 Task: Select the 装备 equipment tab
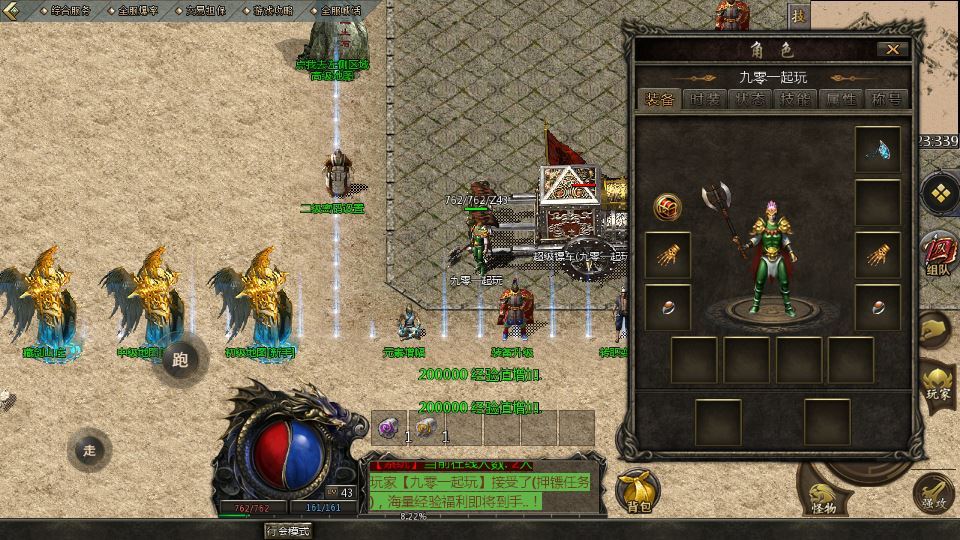click(660, 99)
